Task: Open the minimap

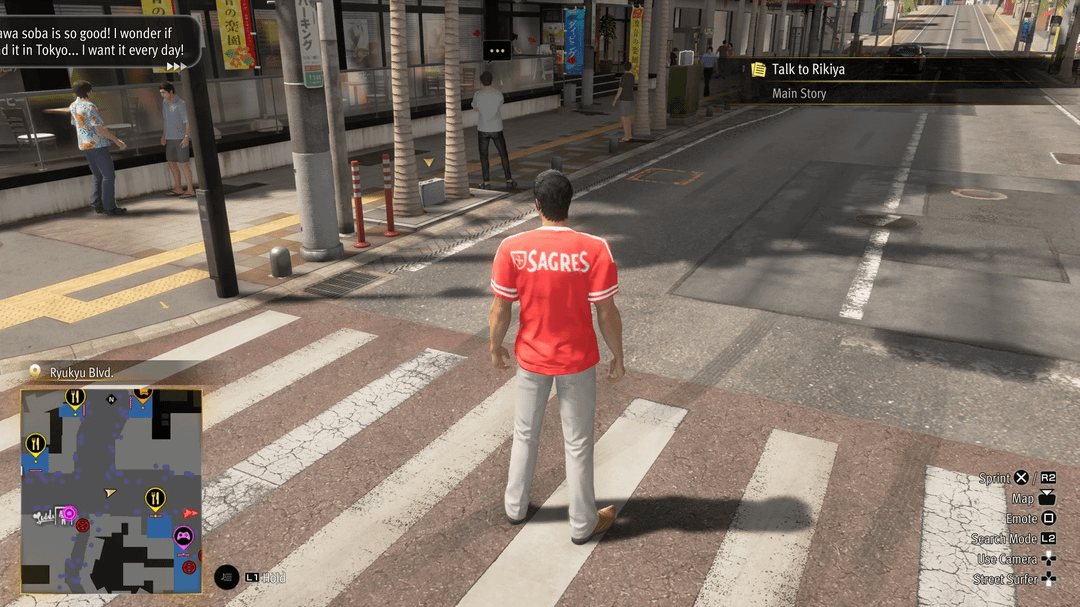Action: [x=111, y=490]
